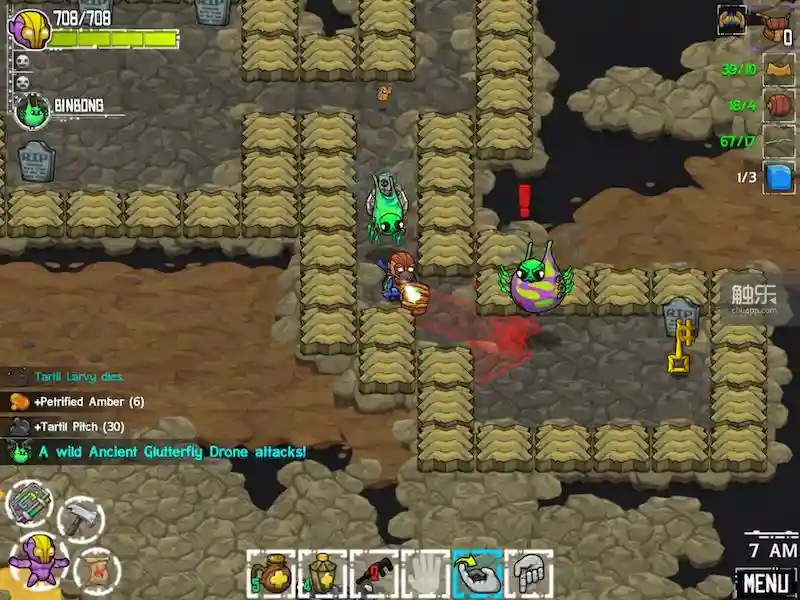The width and height of the screenshot is (800, 600).
Task: Open the MENU button
Action: coord(767,582)
